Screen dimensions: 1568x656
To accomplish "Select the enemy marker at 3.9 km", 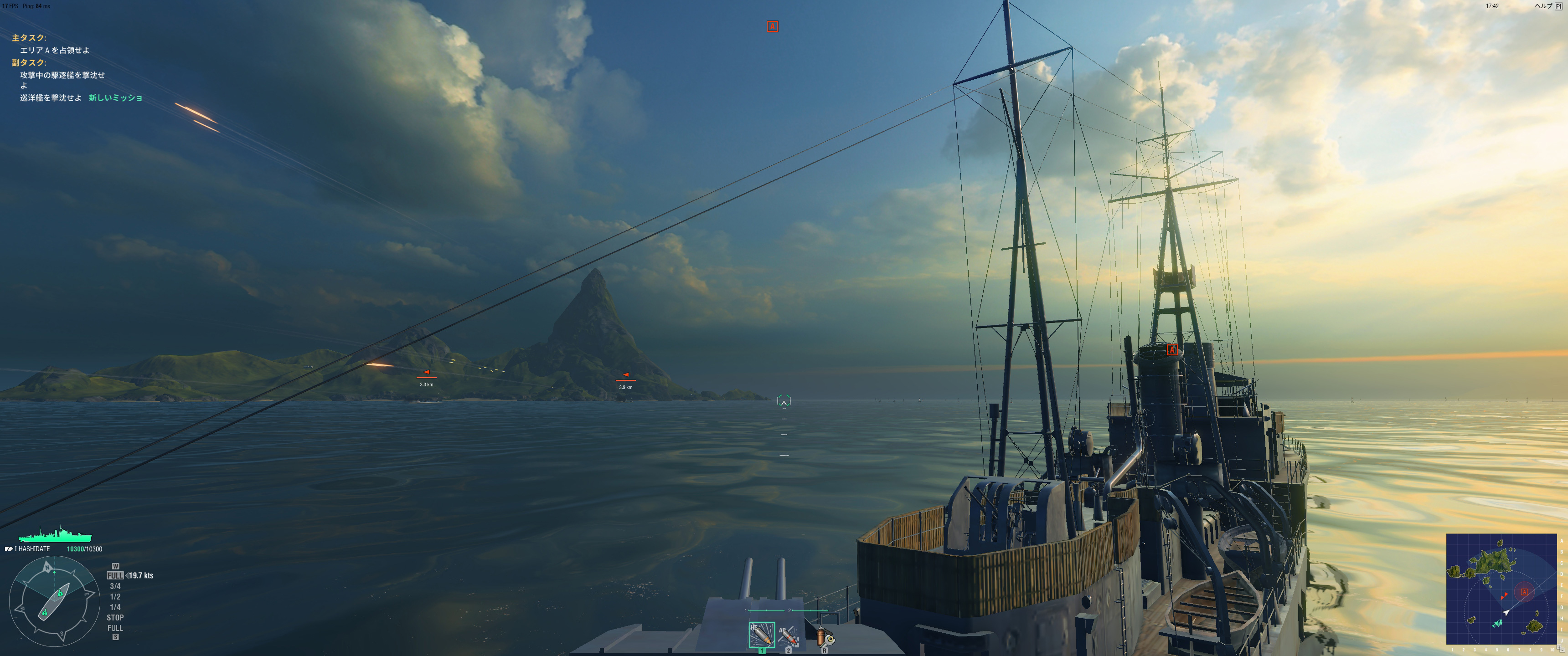I will pos(625,375).
